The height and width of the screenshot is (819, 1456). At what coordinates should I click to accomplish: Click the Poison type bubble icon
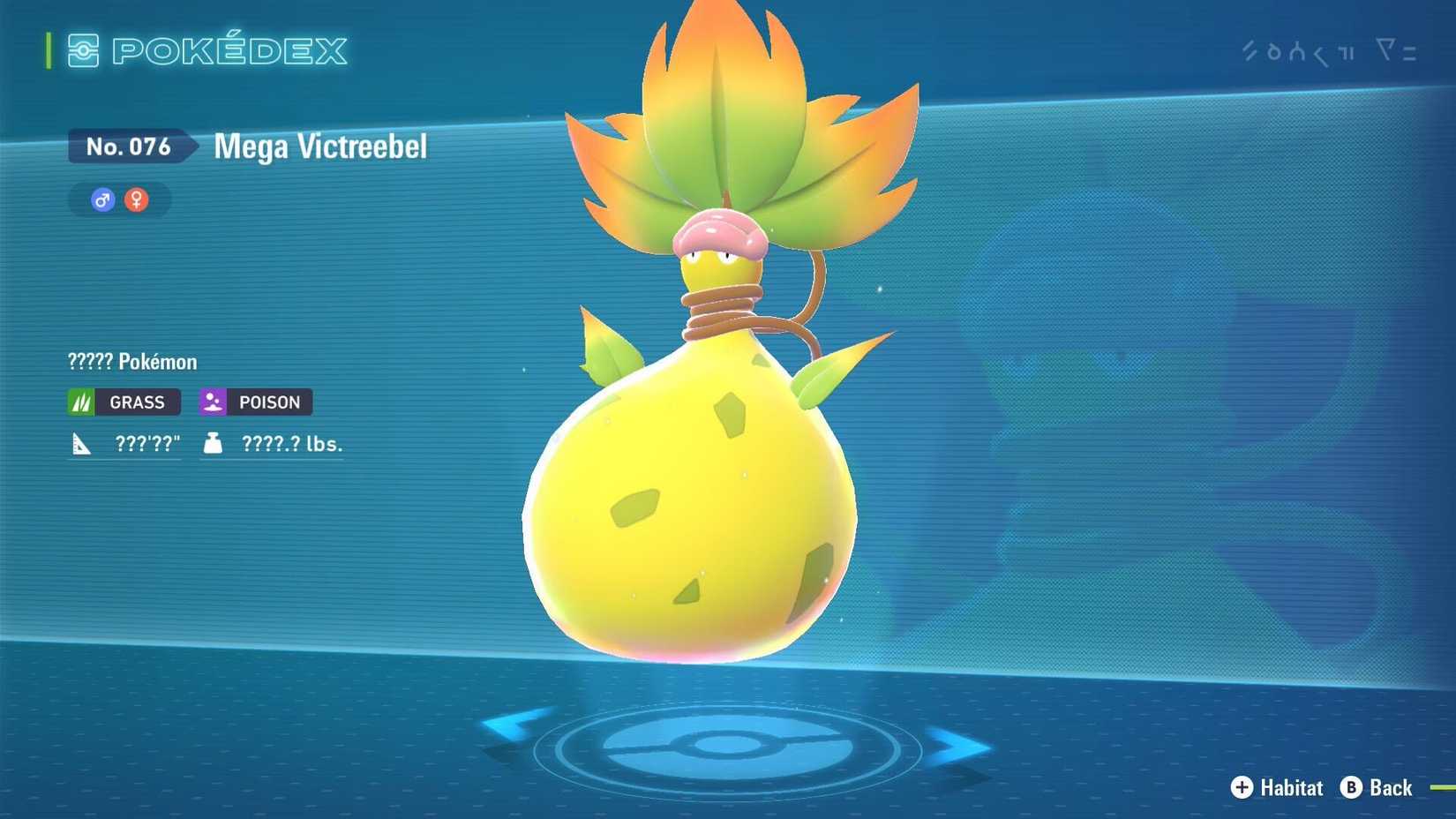pyautogui.click(x=211, y=402)
